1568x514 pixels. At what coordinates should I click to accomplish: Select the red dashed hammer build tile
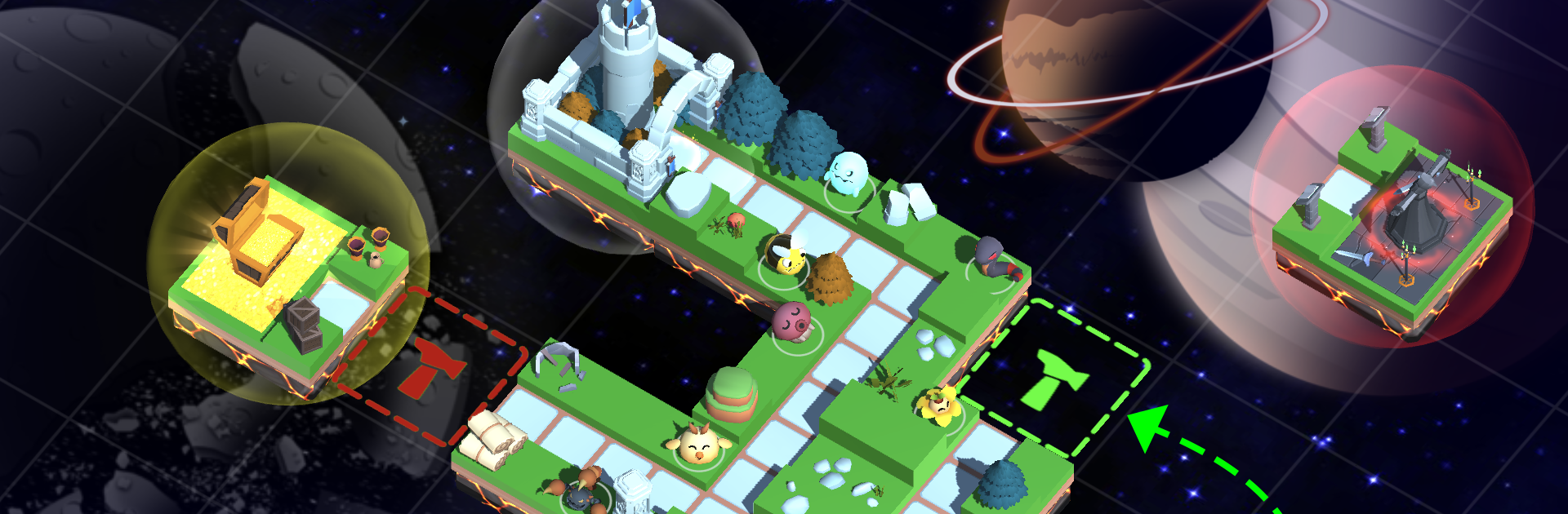point(429,367)
